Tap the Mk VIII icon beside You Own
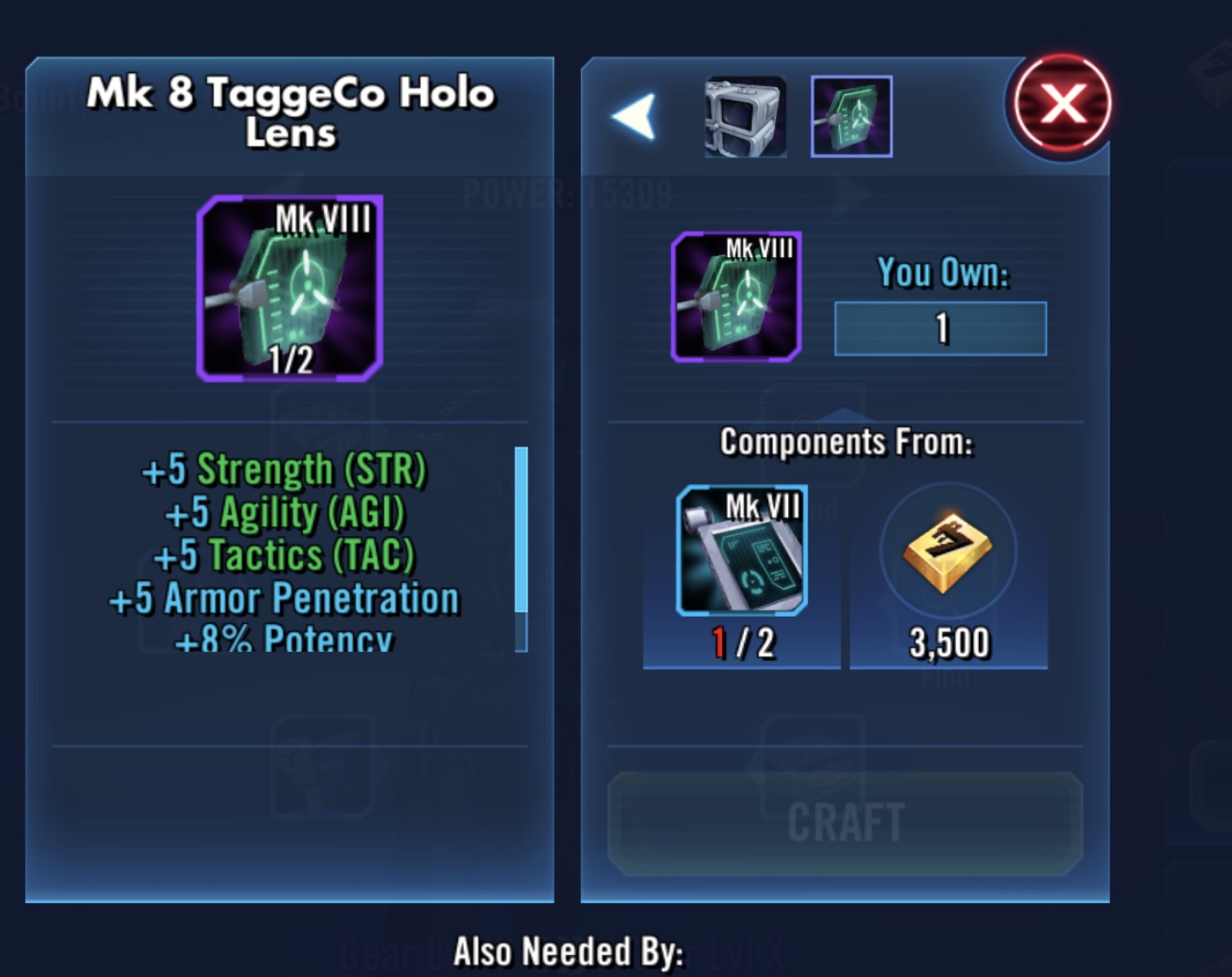Viewport: 1232px width, 977px height. point(736,296)
